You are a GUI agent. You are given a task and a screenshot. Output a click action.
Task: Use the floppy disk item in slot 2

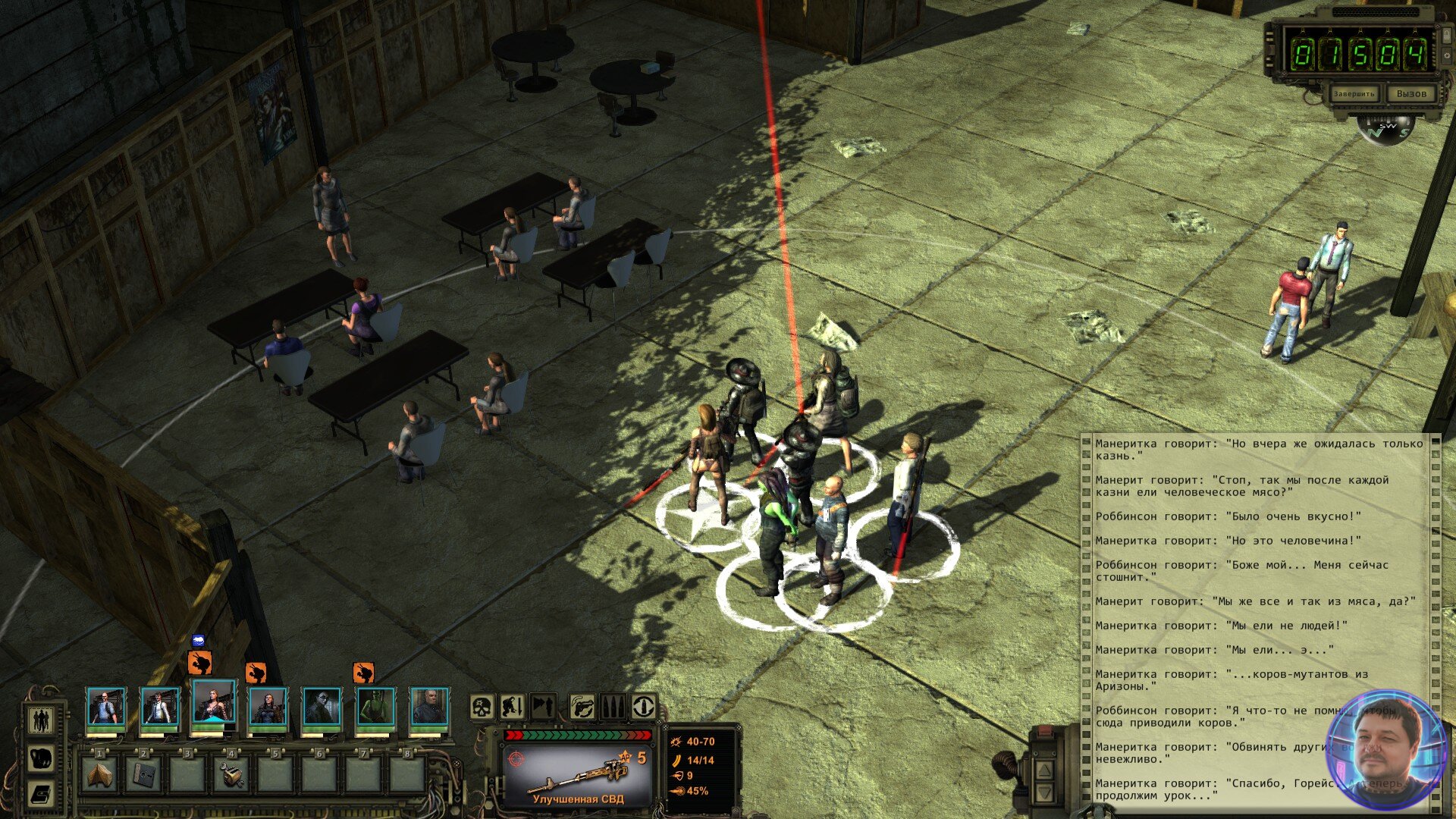click(143, 775)
